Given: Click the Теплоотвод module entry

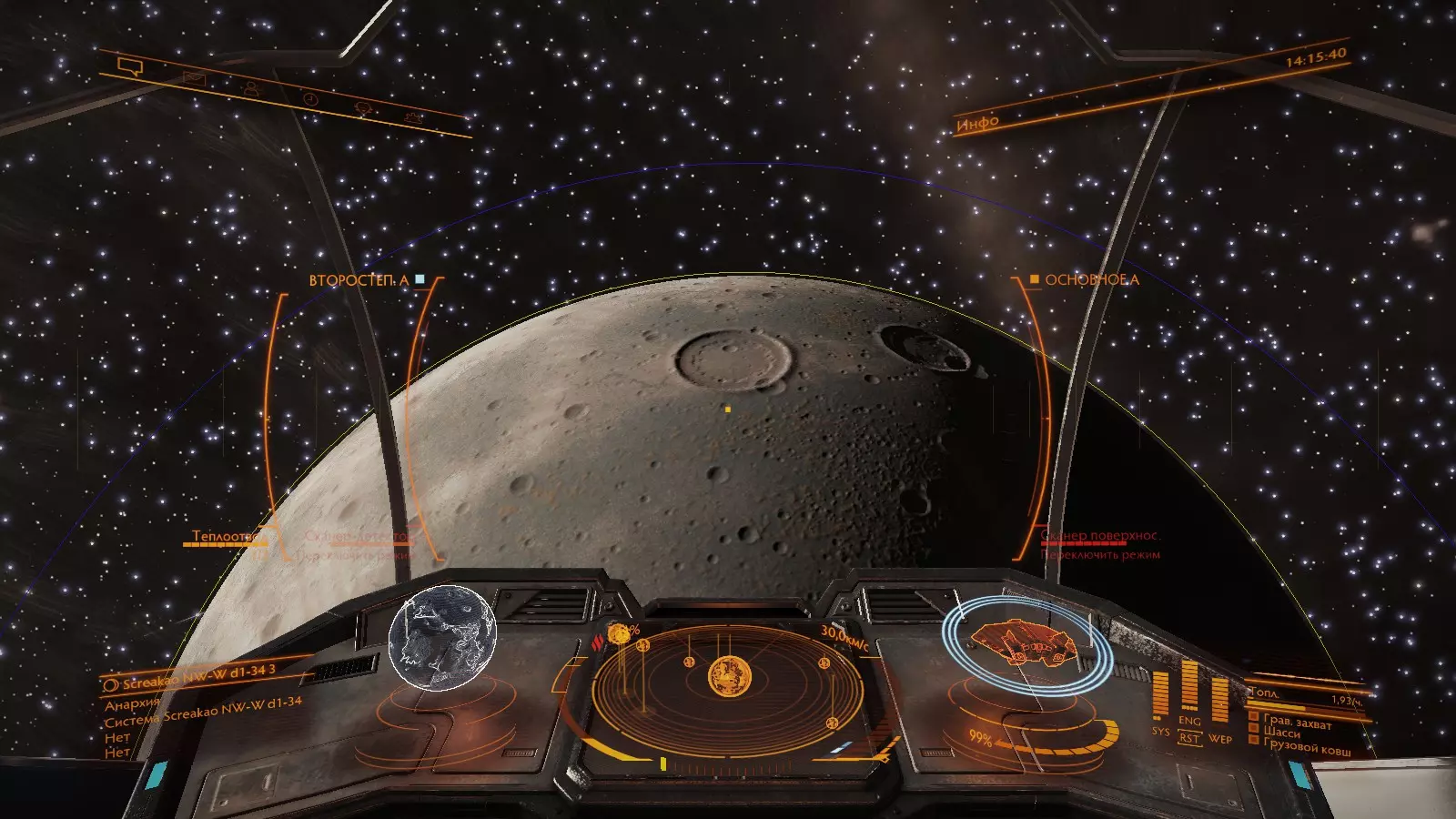Looking at the screenshot, I should [221, 537].
